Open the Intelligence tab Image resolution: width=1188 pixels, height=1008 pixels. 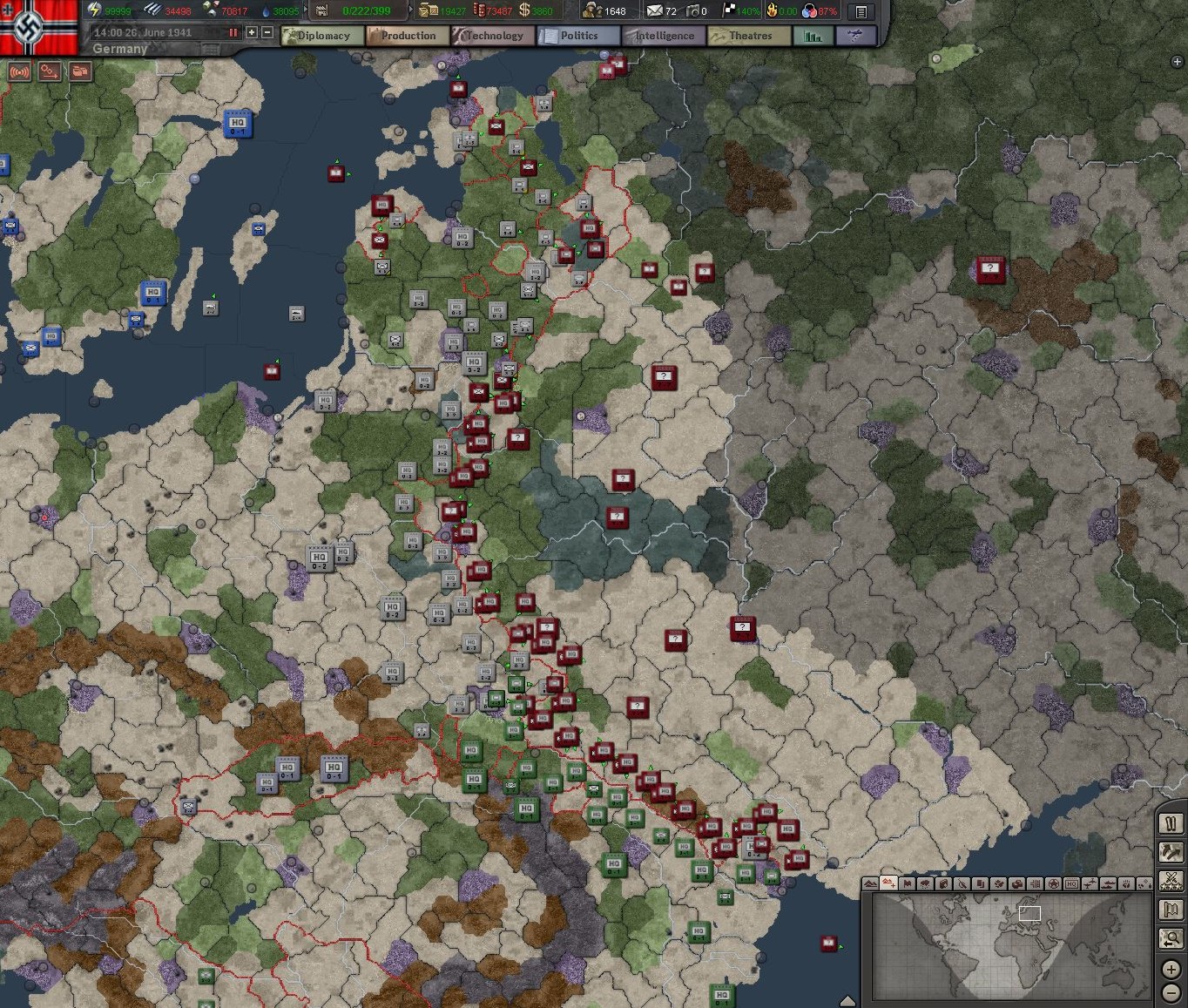[663, 36]
